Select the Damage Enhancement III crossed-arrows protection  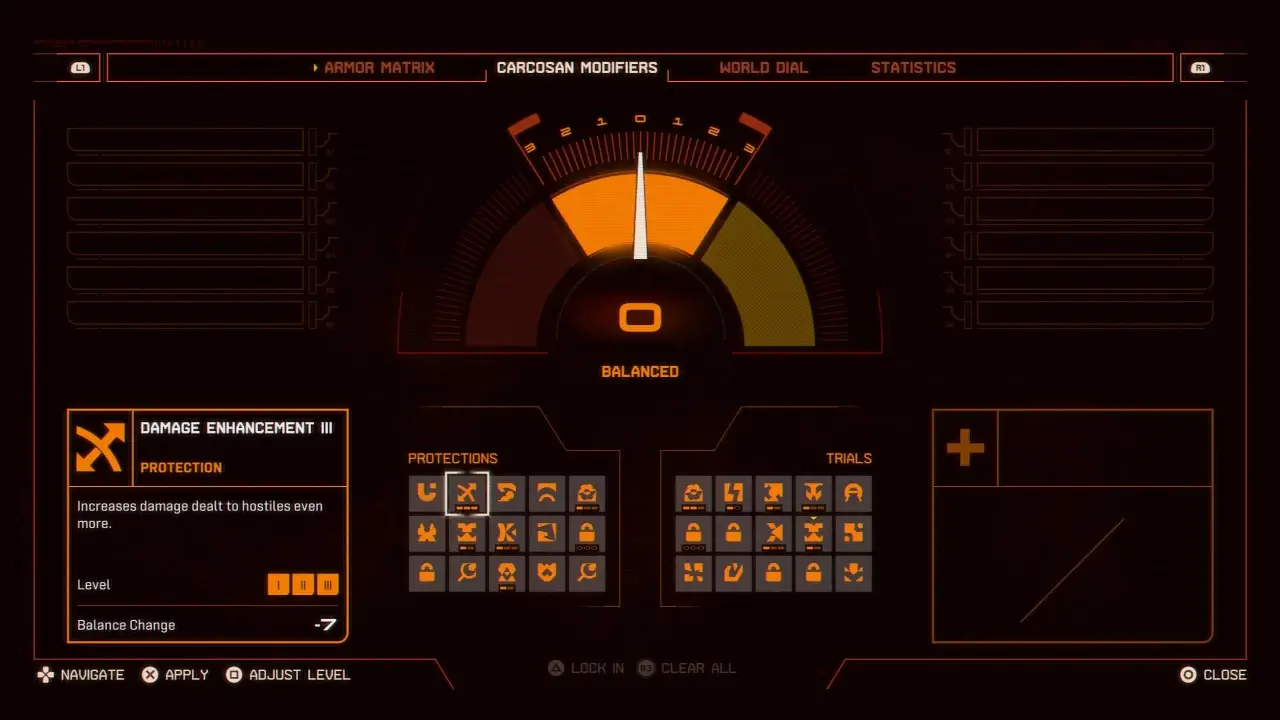click(x=467, y=493)
